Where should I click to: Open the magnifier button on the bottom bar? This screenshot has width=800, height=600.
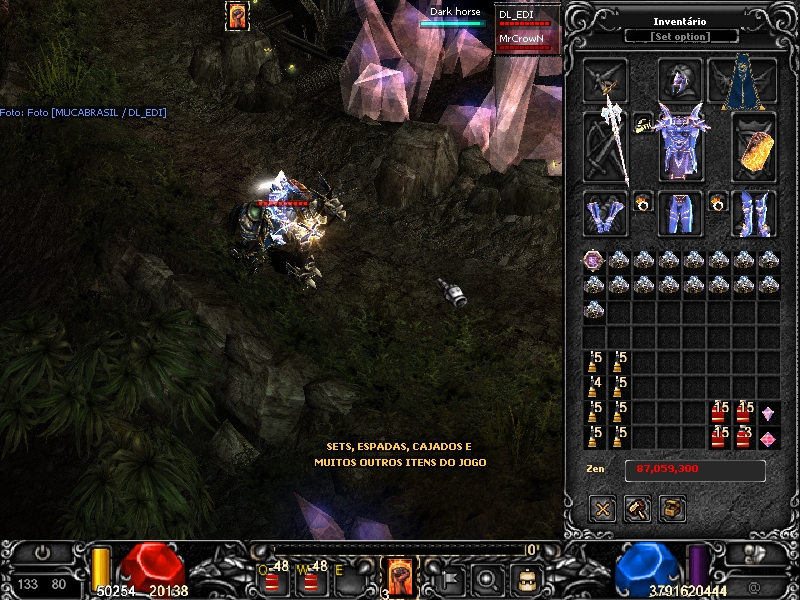[x=488, y=578]
